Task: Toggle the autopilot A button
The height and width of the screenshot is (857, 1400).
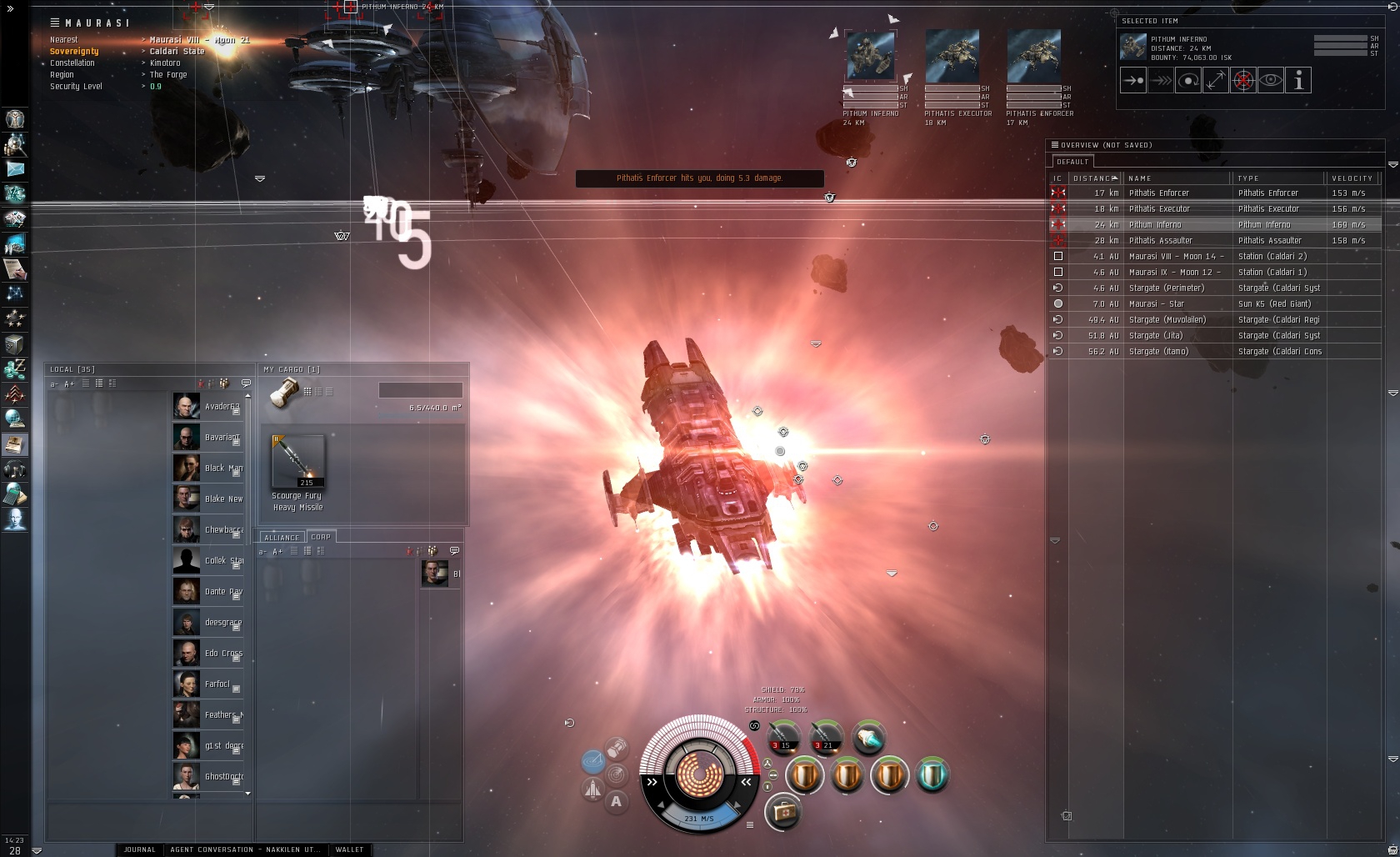Action: (617, 801)
